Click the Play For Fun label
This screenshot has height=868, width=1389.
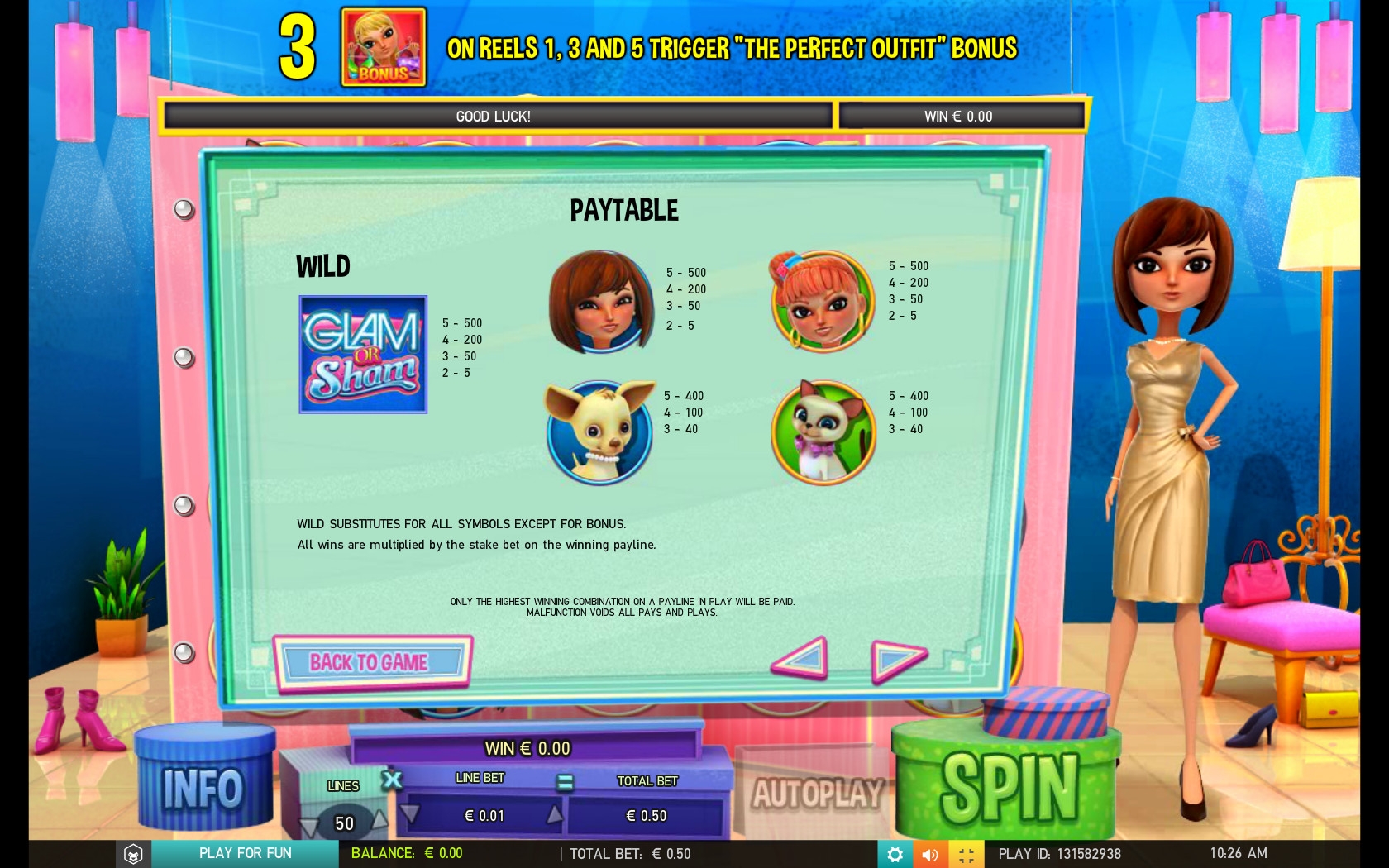click(246, 853)
